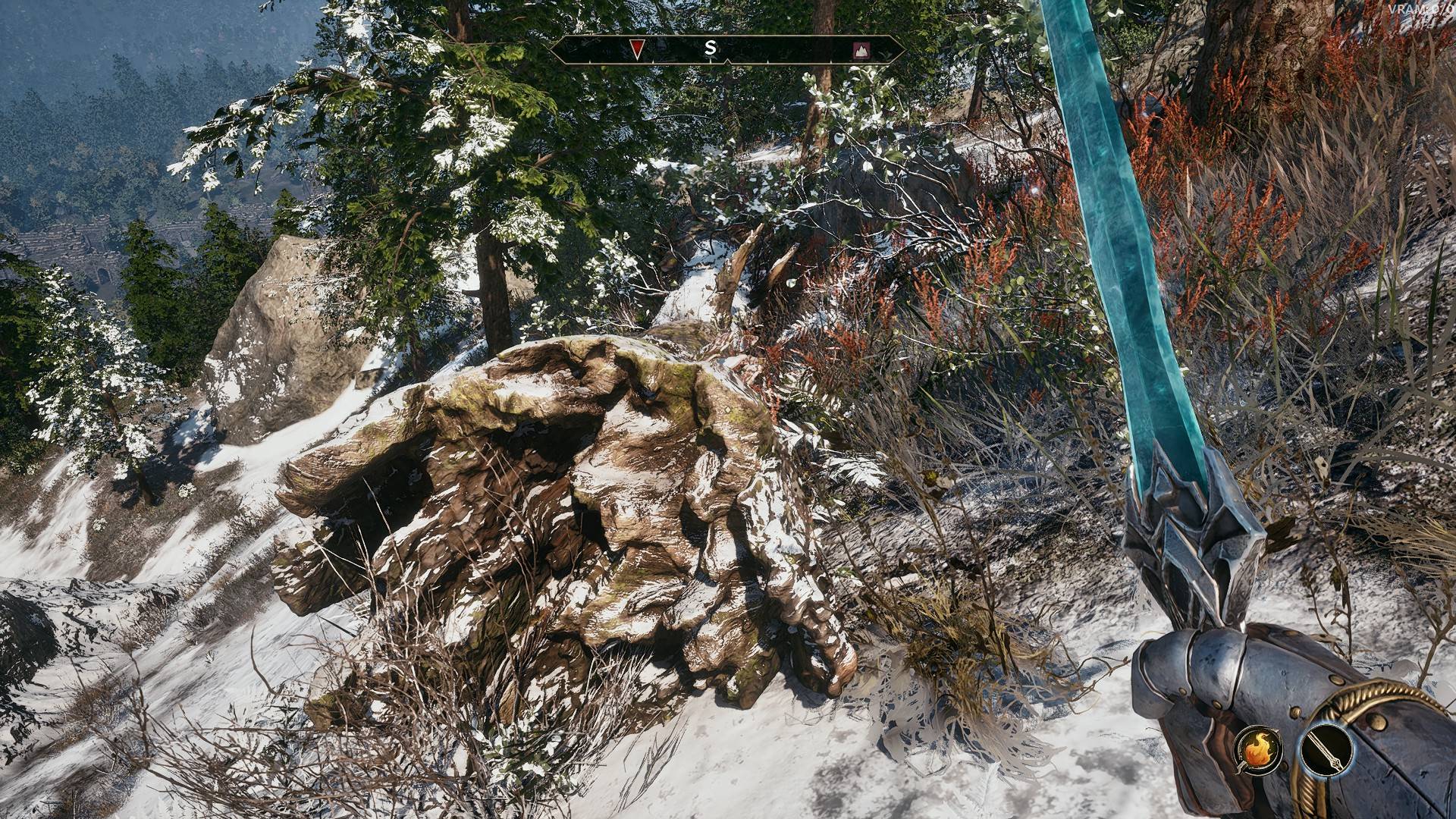The width and height of the screenshot is (1456, 819).
Task: Click the S heading on the compass bar
Action: coord(711,48)
